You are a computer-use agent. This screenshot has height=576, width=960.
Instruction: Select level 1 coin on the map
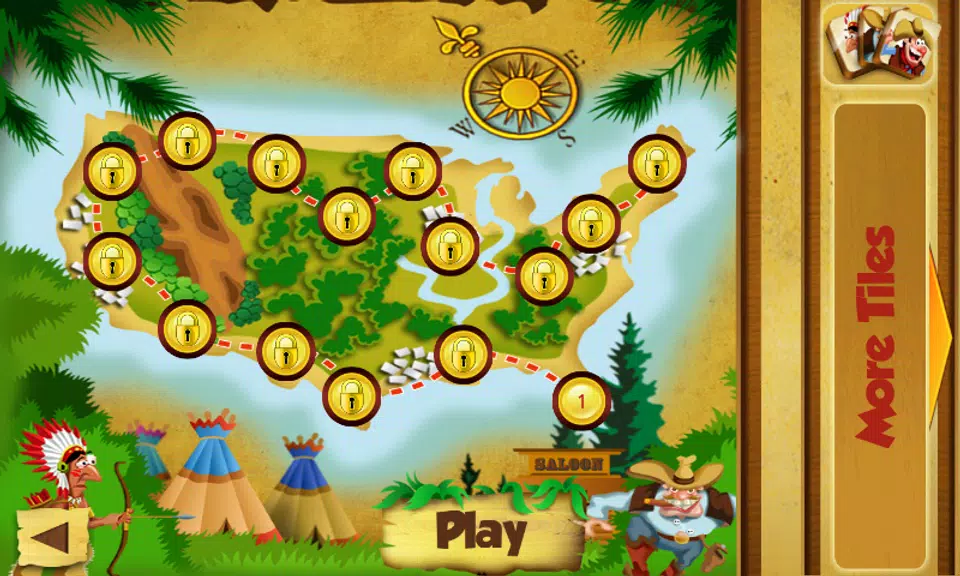click(582, 401)
